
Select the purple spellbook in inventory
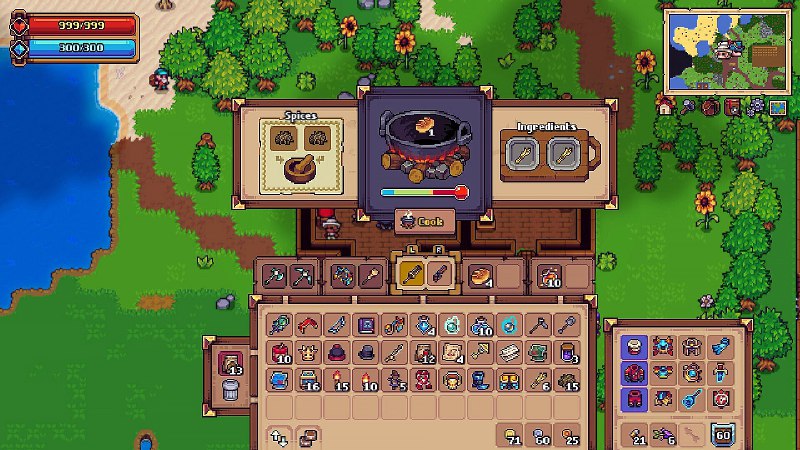coord(366,325)
